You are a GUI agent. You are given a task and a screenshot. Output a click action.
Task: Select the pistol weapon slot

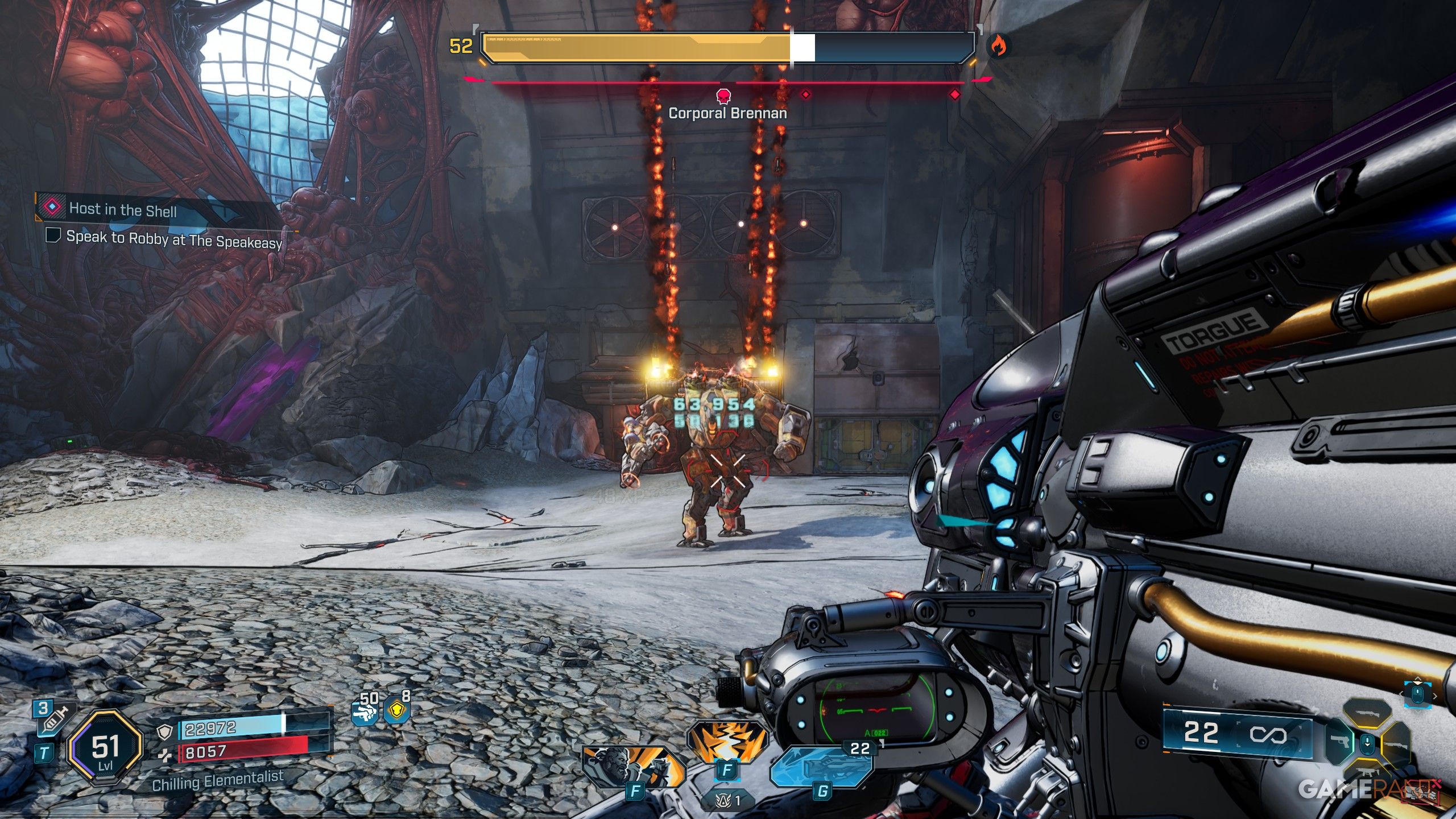click(1338, 742)
